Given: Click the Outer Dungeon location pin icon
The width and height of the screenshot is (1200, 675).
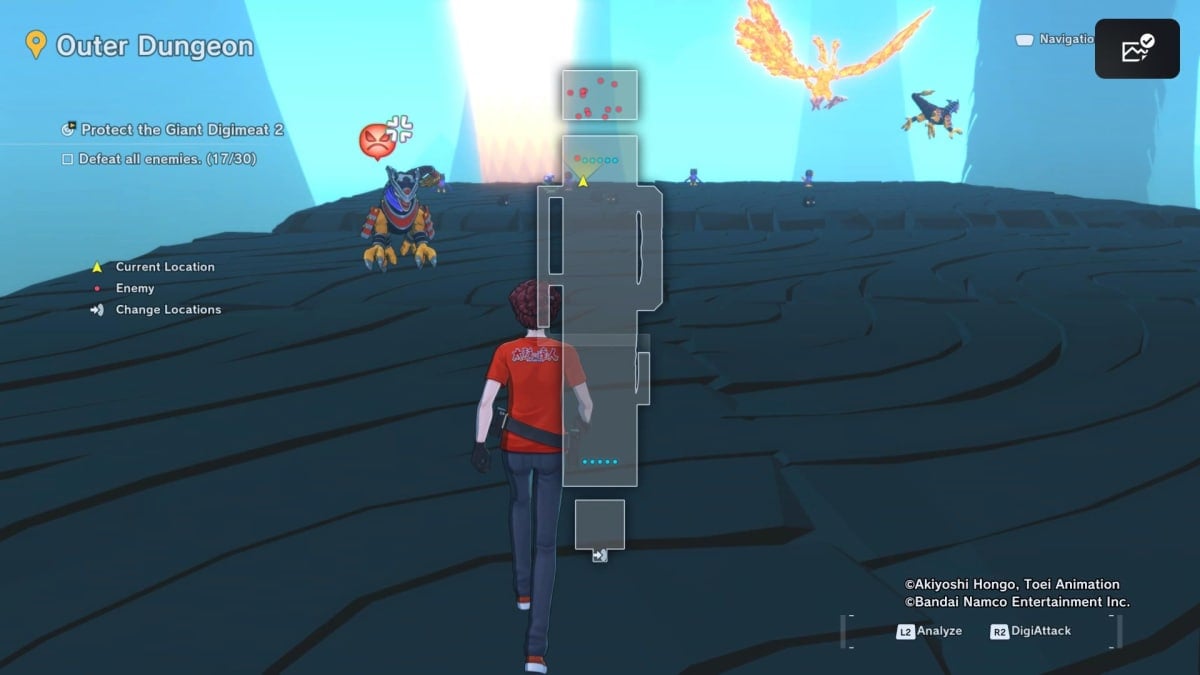Looking at the screenshot, I should (36, 45).
